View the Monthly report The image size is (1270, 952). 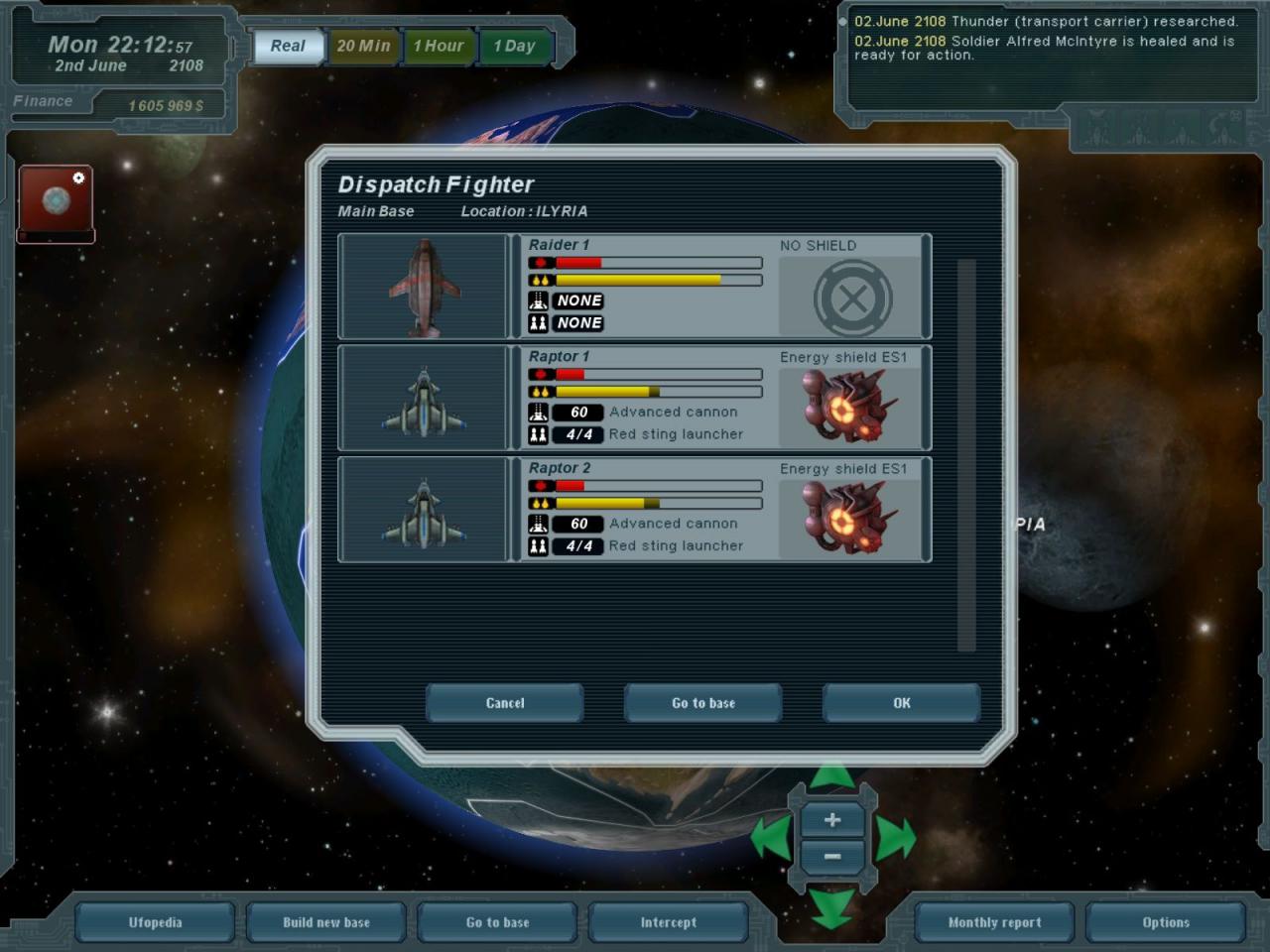click(x=994, y=922)
